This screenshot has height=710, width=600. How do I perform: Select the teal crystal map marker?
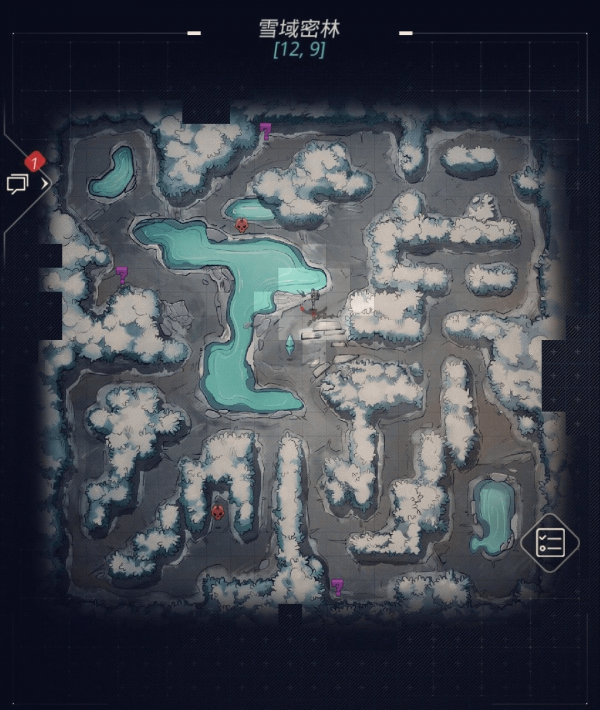pyautogui.click(x=290, y=345)
